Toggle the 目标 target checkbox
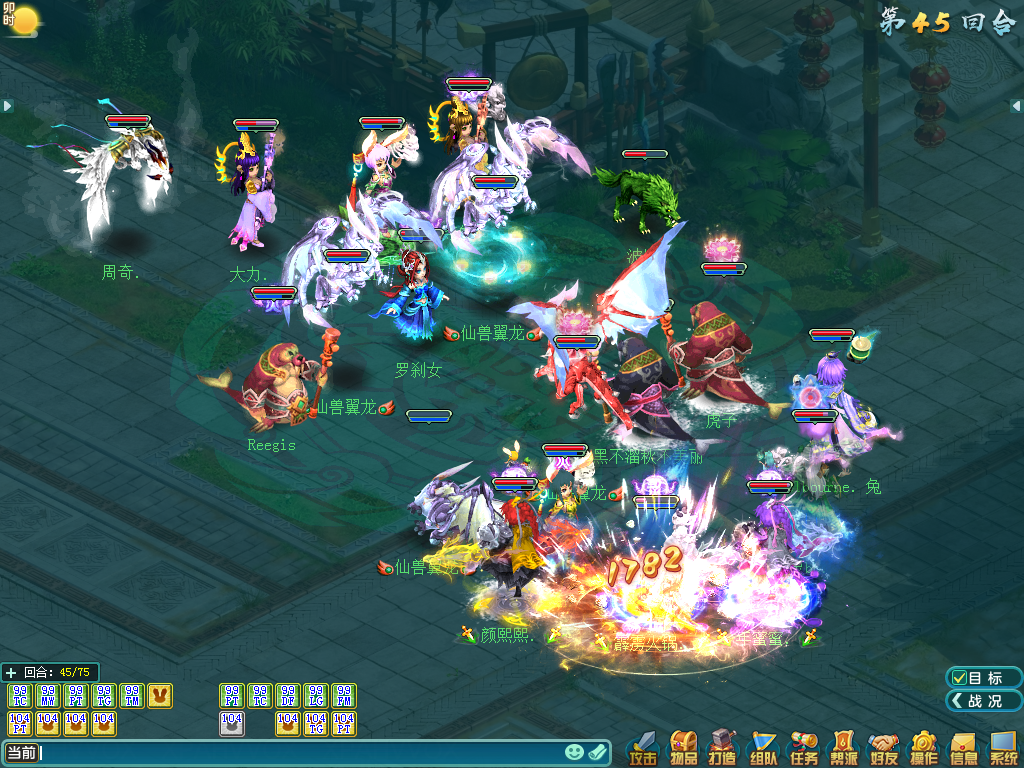The width and height of the screenshot is (1024, 768). [959, 678]
